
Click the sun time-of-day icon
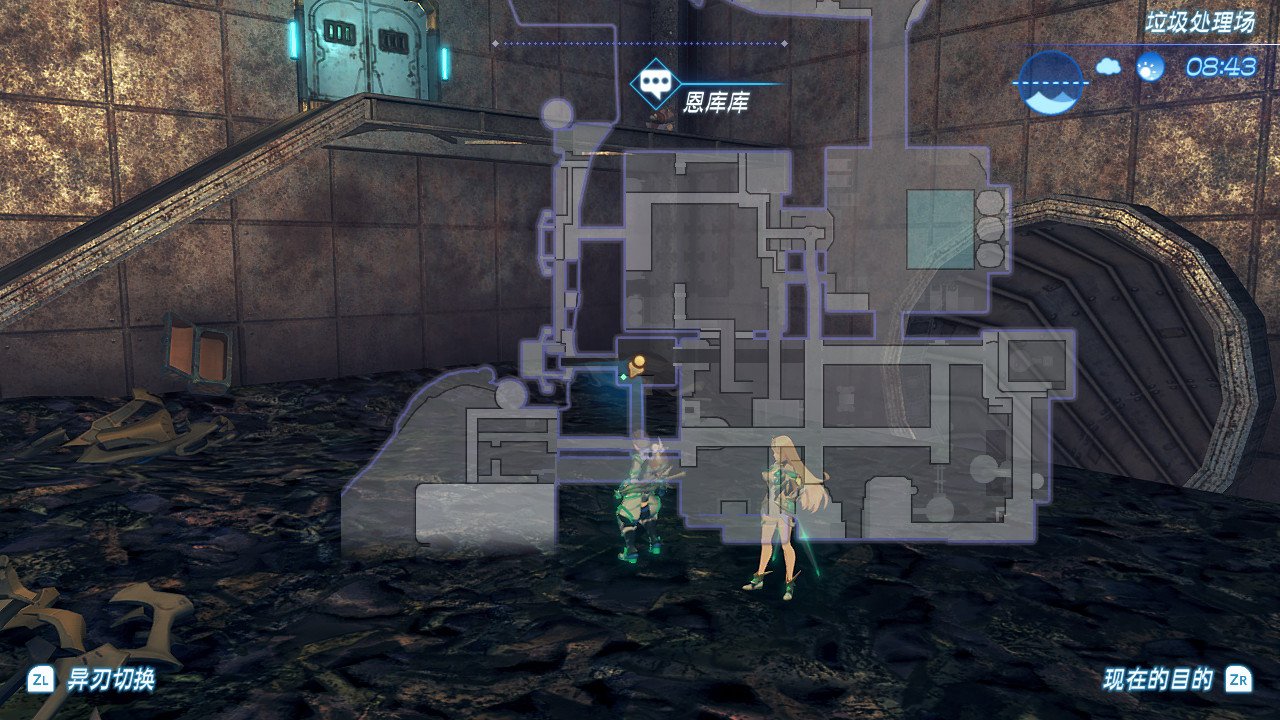point(1150,67)
